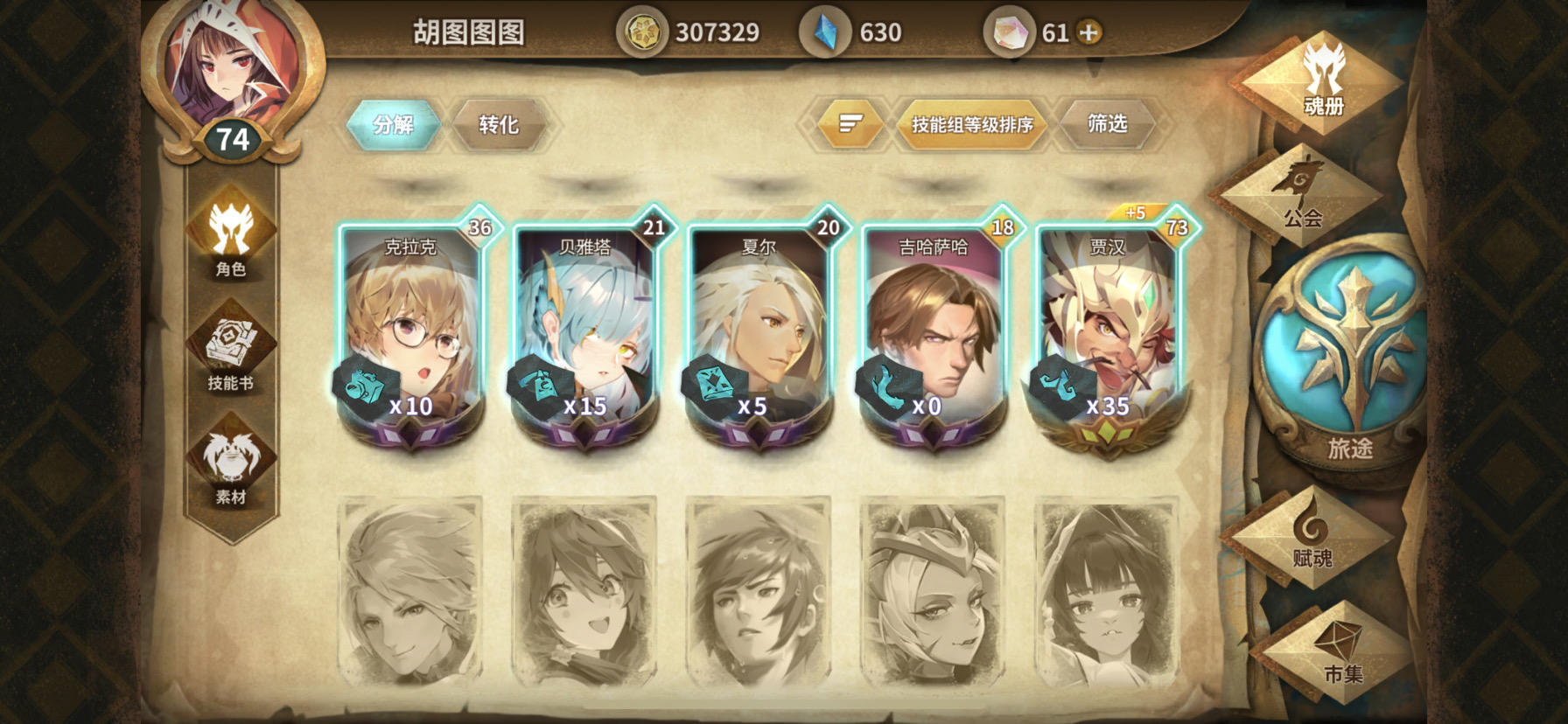Image resolution: width=1568 pixels, height=724 pixels.
Task: Click the sort order icon beside 技能组等级排序
Action: coord(847,124)
